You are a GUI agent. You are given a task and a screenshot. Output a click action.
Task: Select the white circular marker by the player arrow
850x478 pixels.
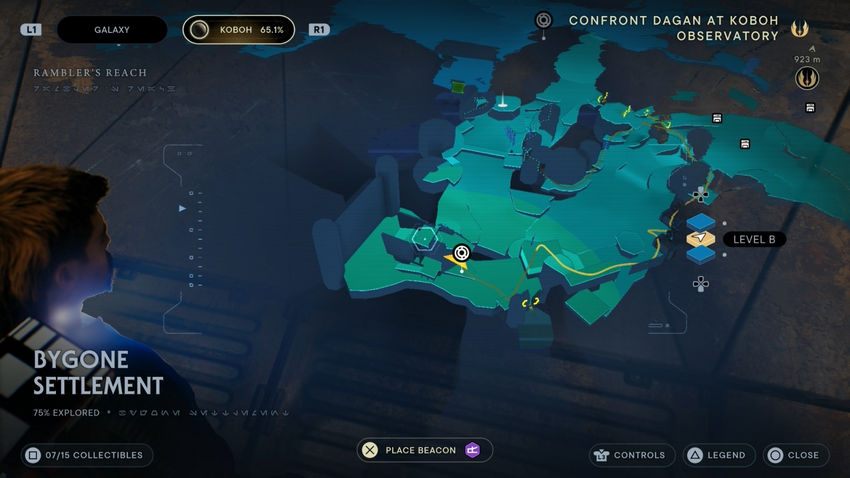[x=461, y=253]
